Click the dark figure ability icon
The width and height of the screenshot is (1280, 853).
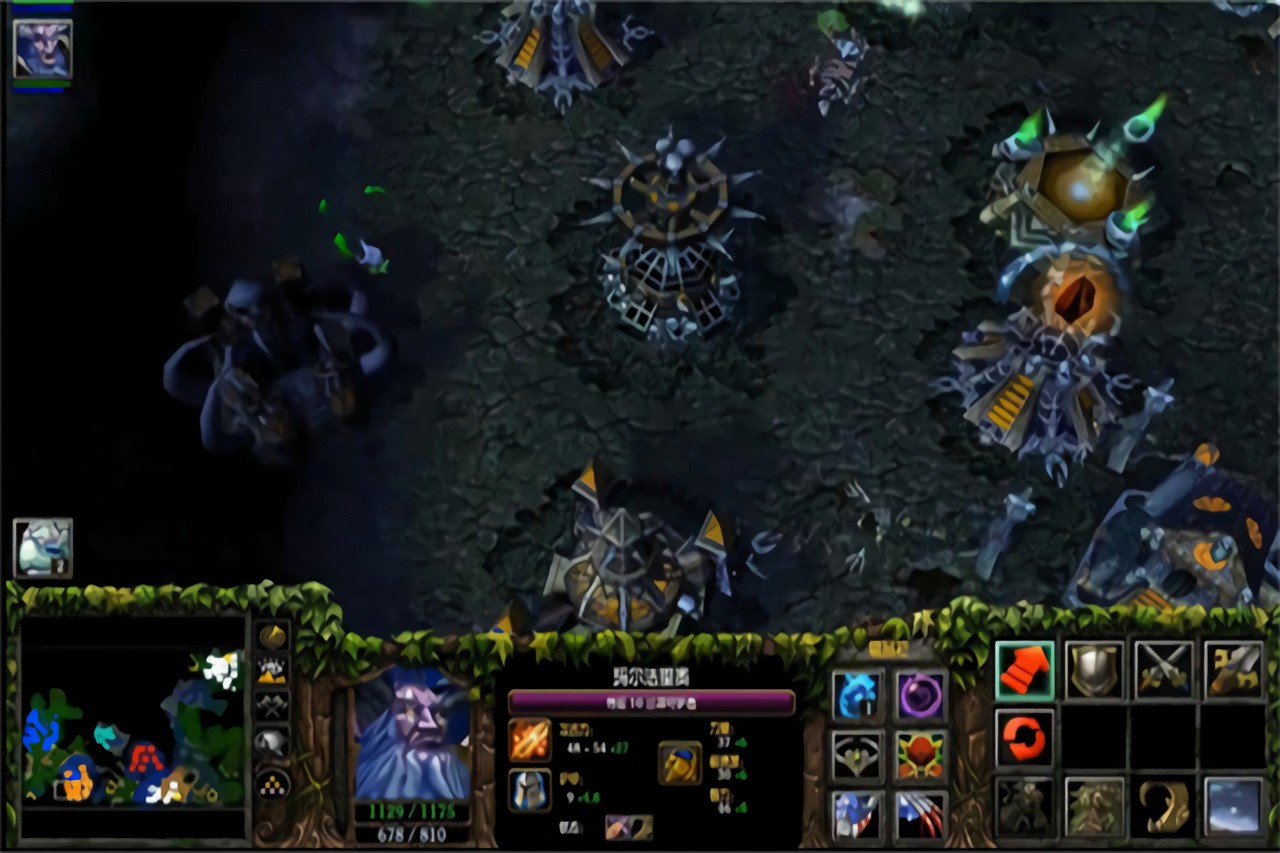click(x=1024, y=807)
